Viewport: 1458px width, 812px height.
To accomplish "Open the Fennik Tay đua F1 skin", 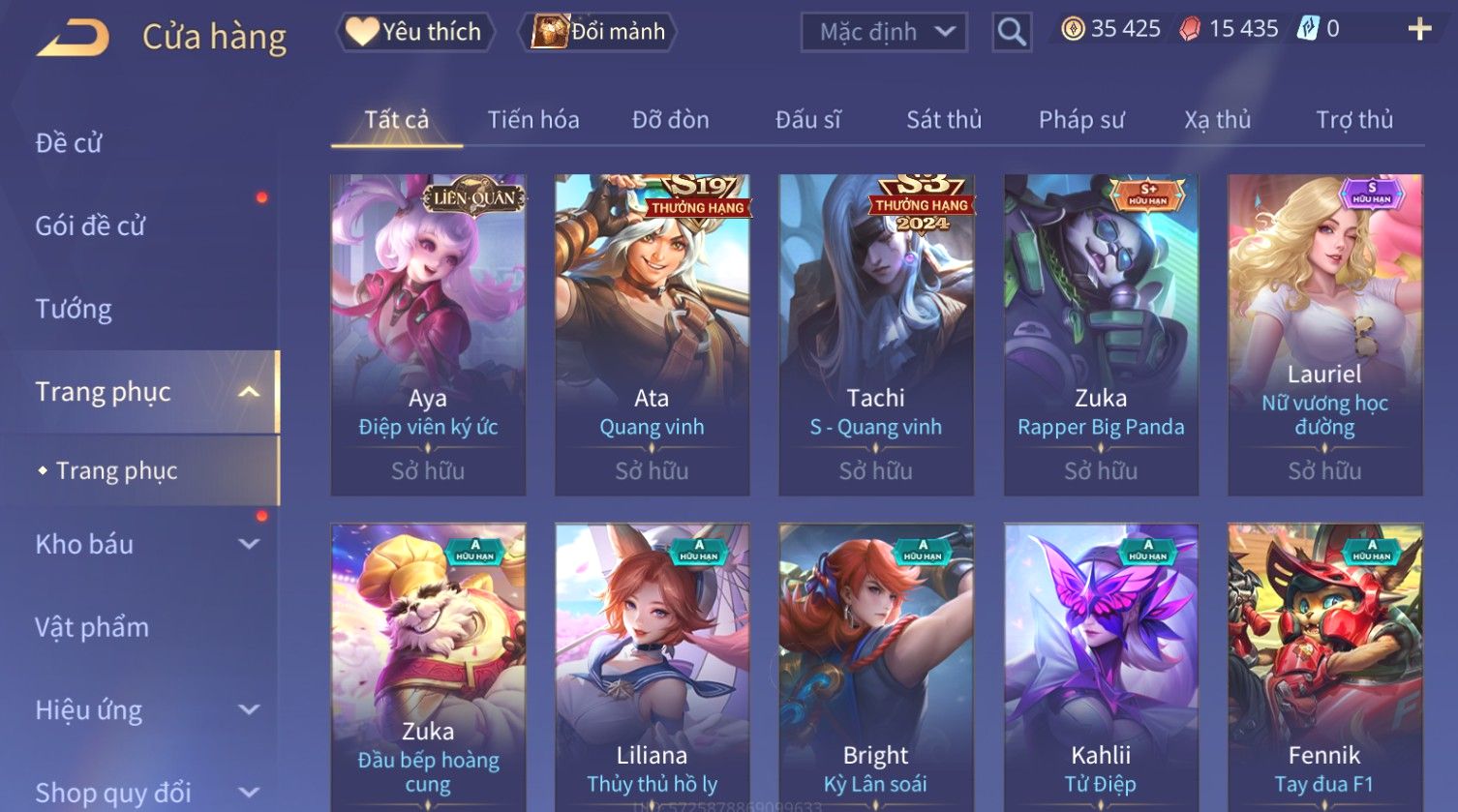I will [x=1324, y=668].
